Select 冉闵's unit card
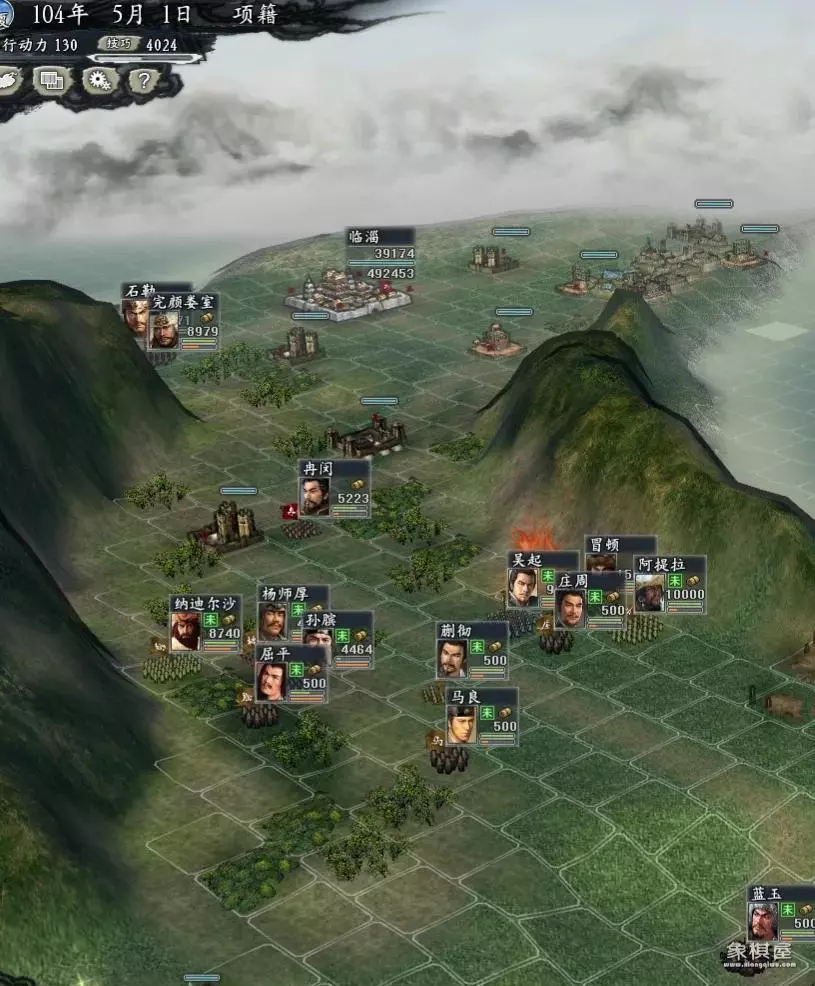815x986 pixels. pyautogui.click(x=334, y=489)
